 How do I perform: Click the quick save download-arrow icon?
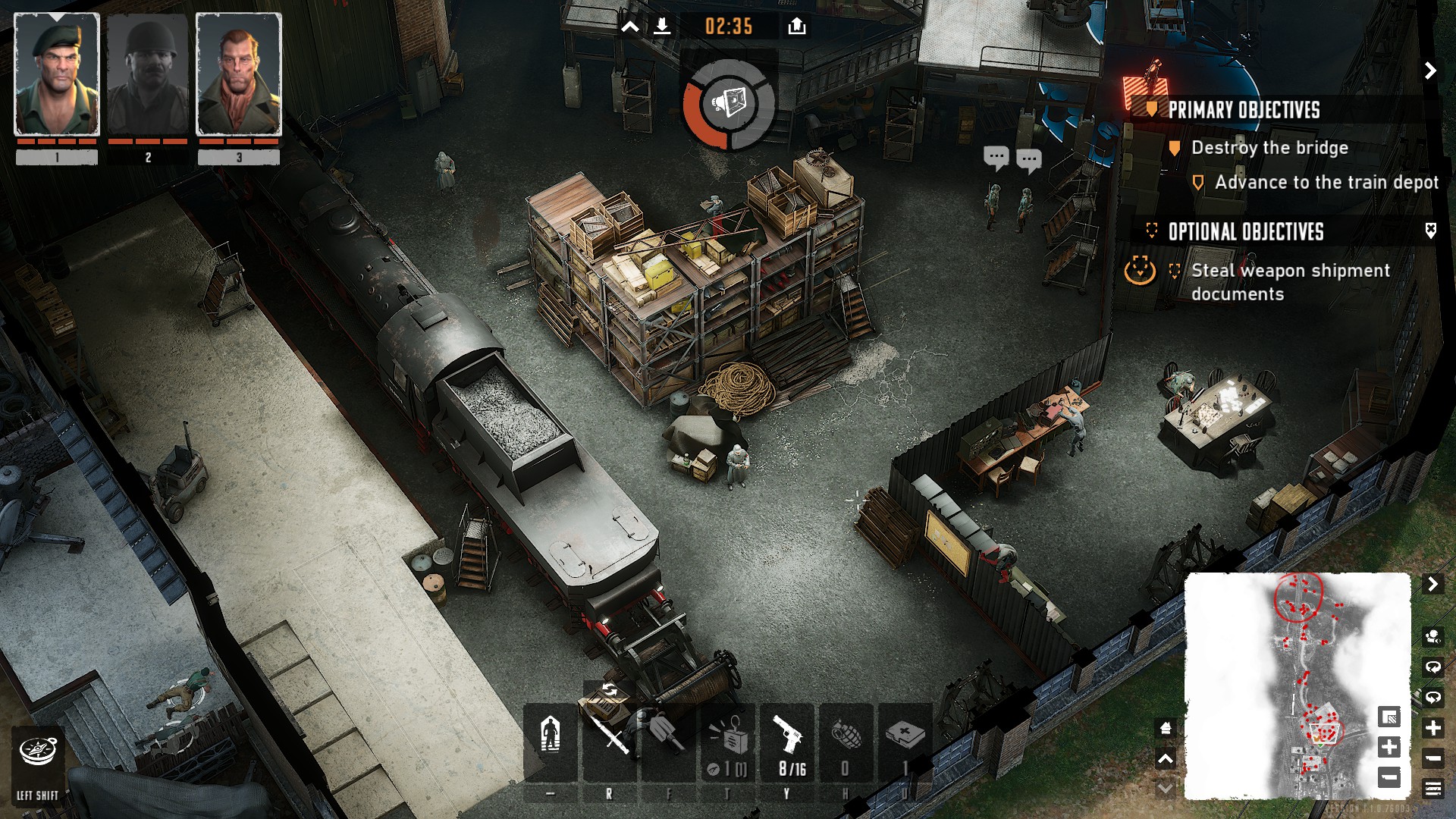click(x=662, y=27)
